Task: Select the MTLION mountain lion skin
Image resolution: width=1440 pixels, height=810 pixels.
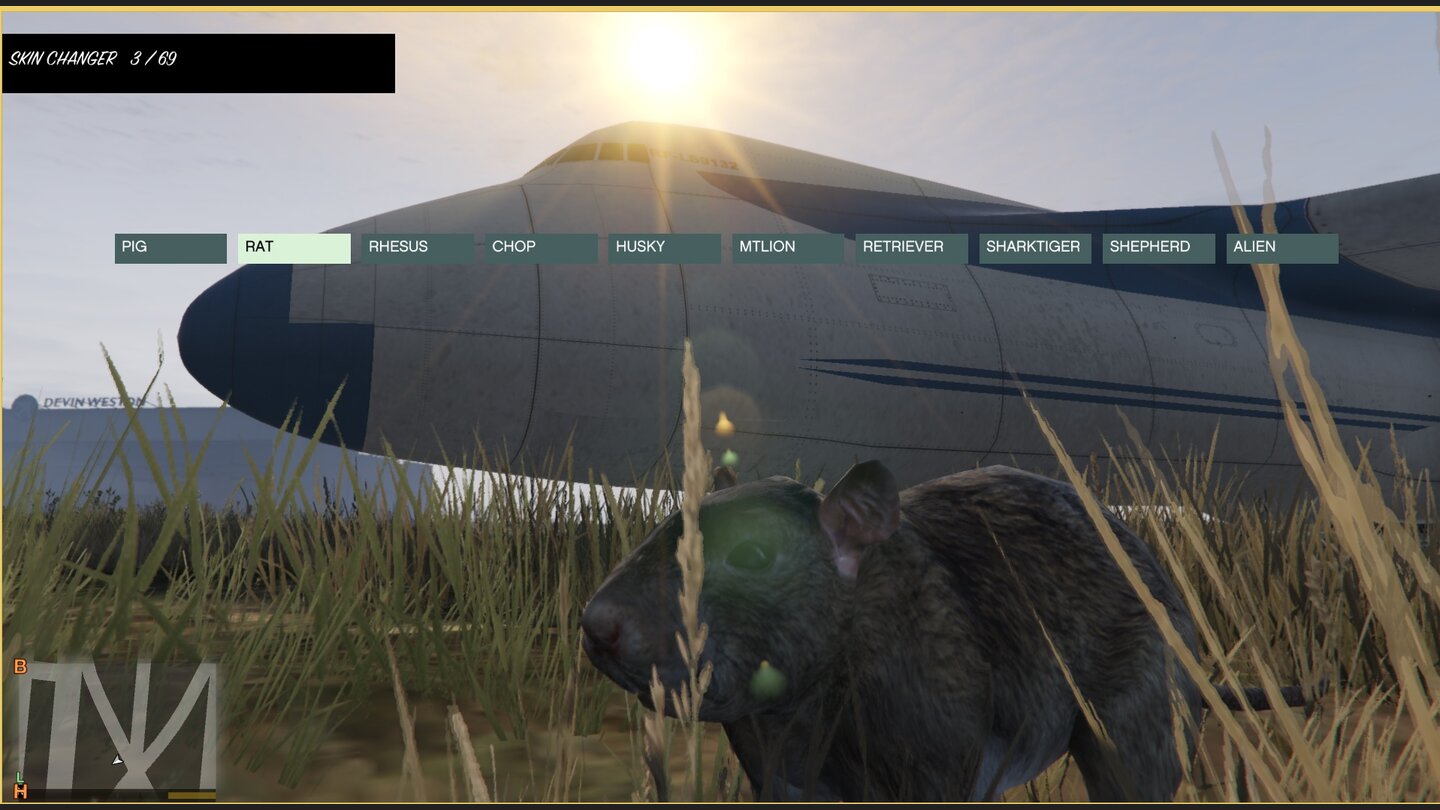Action: 787,247
